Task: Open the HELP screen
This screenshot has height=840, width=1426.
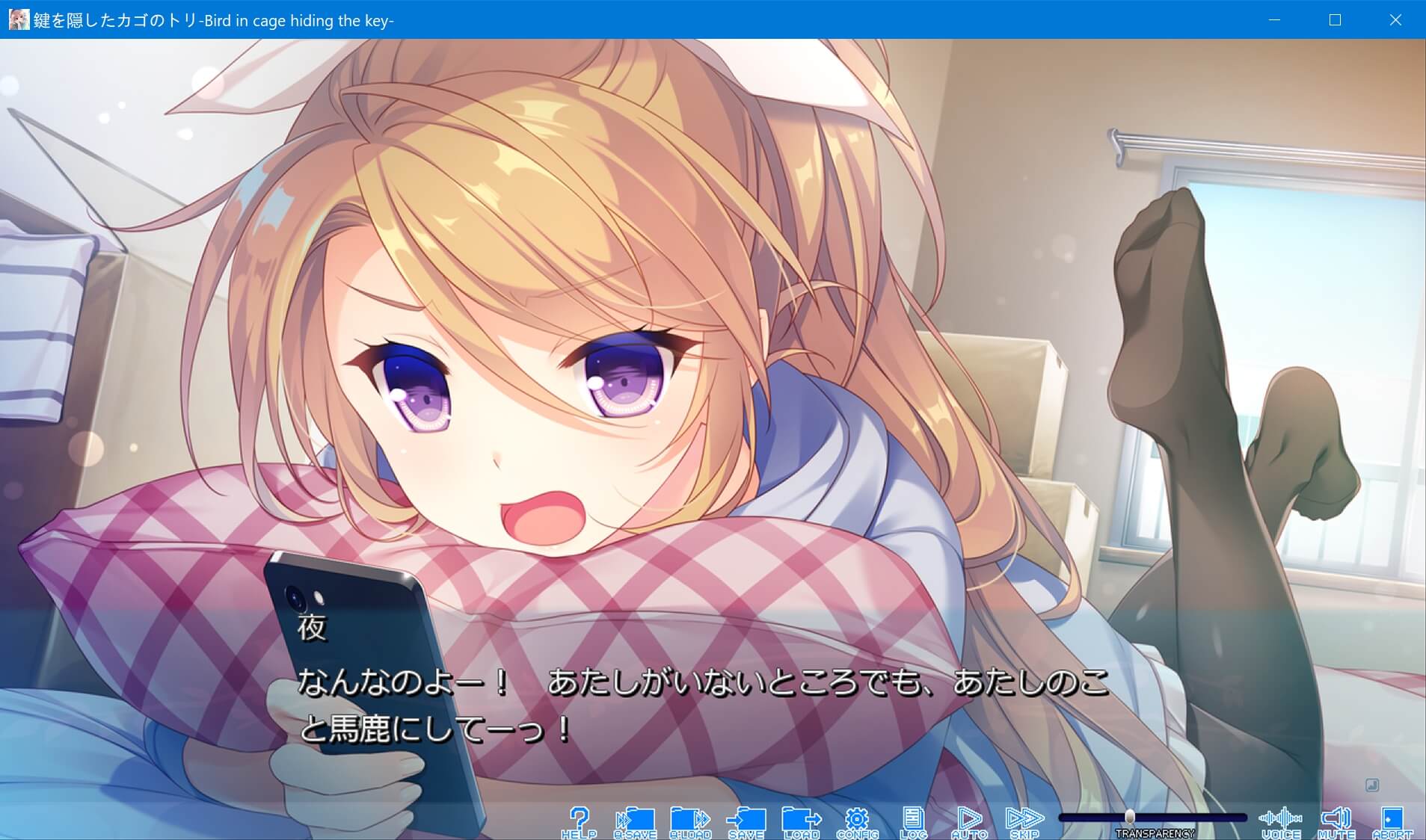Action: (580, 818)
